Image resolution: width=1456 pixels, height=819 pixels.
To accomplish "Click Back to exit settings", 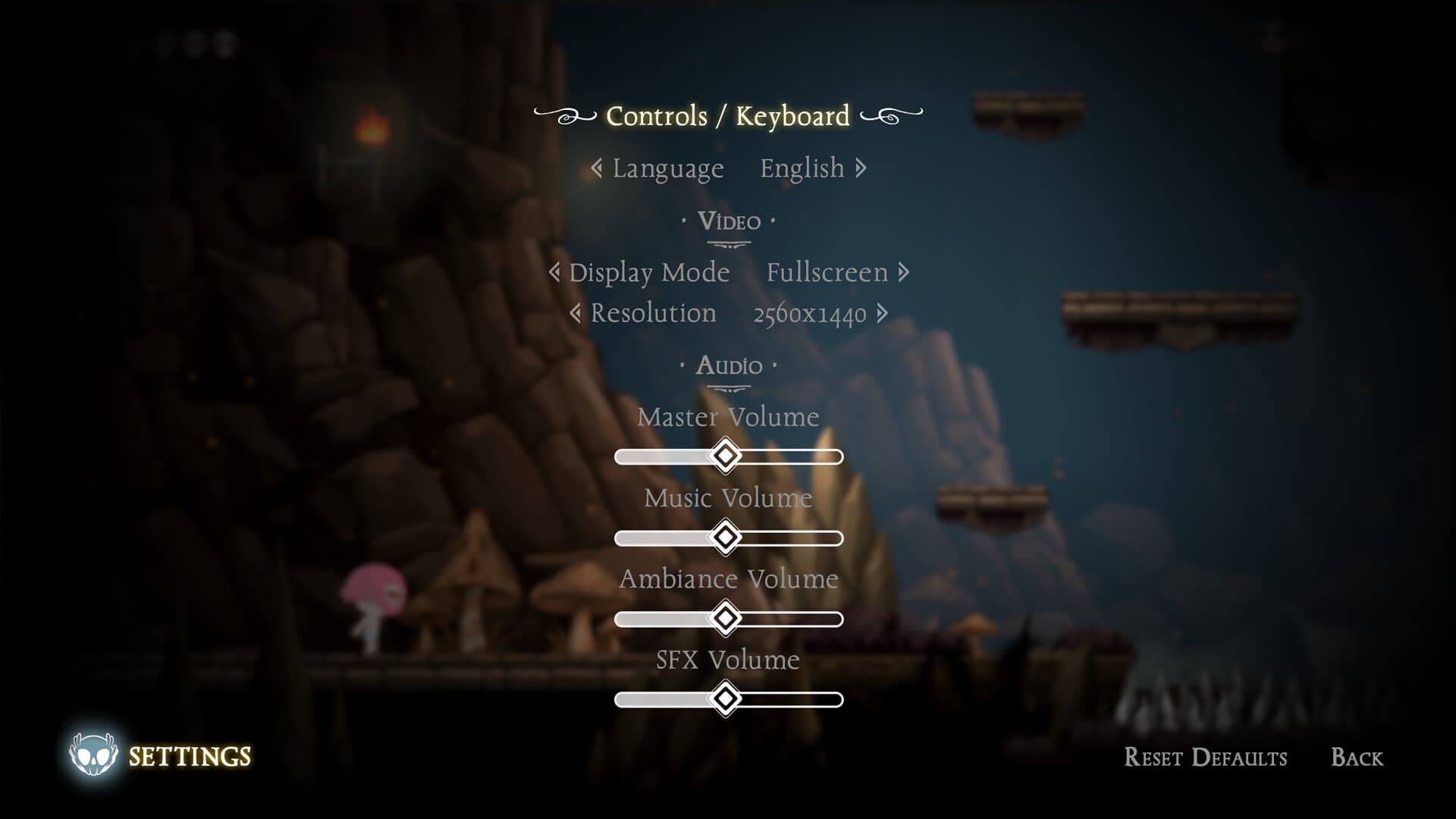I will 1357,758.
